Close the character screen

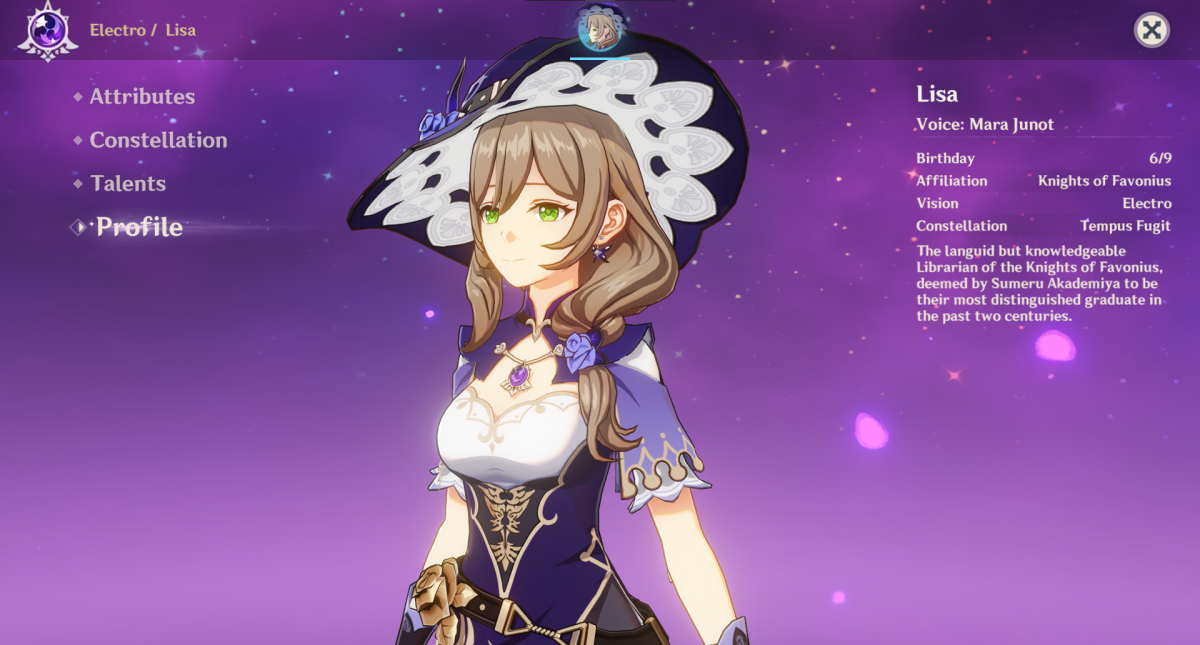point(1151,30)
